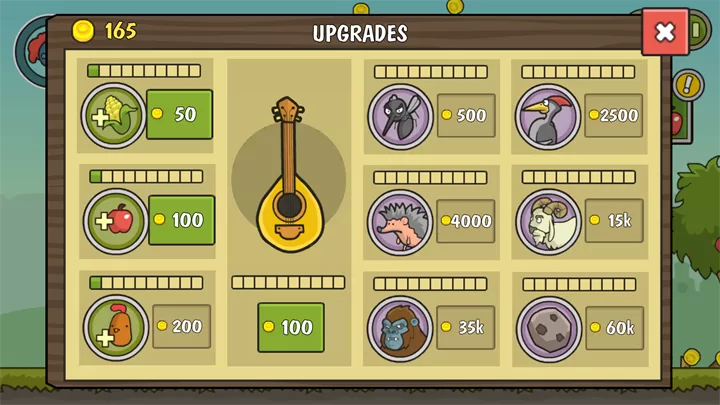Select the carrot plus icon
720x405 pixels.
coord(116,328)
